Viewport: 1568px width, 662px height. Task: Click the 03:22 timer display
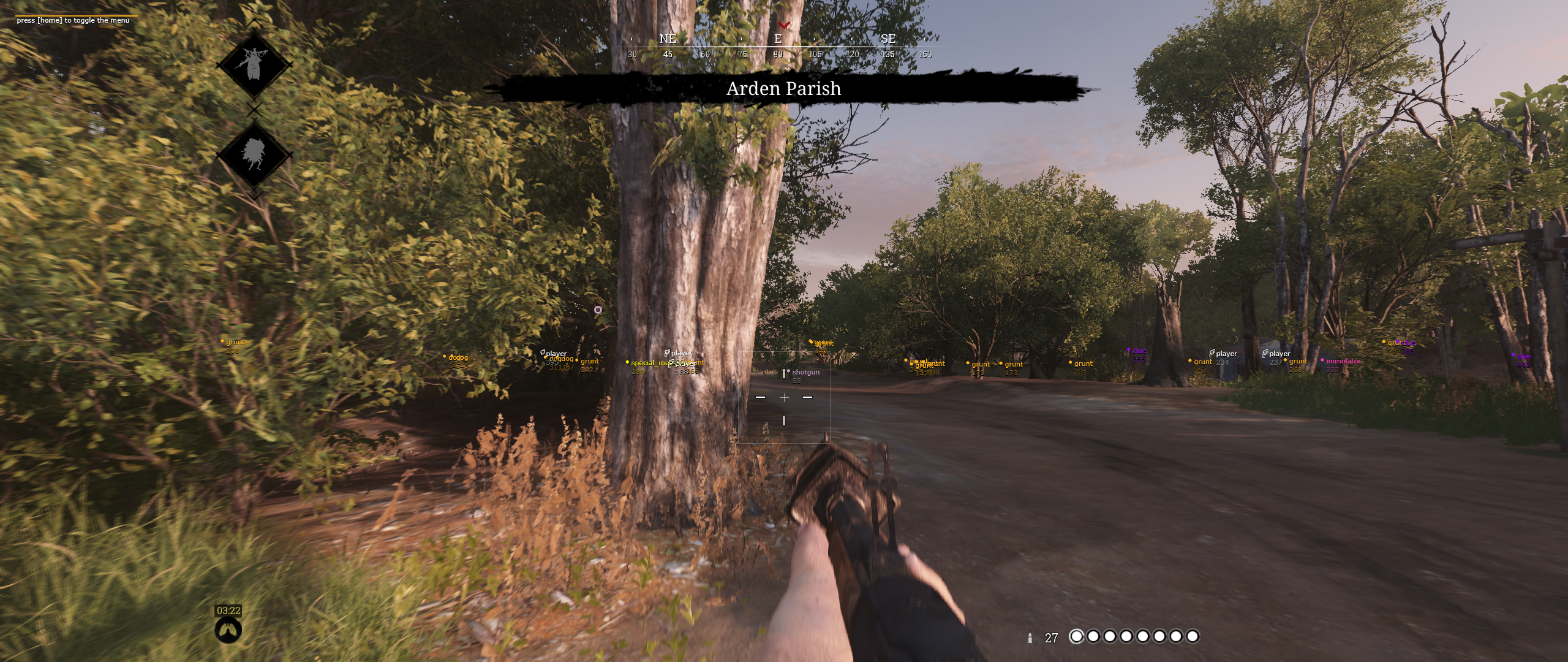point(227,611)
